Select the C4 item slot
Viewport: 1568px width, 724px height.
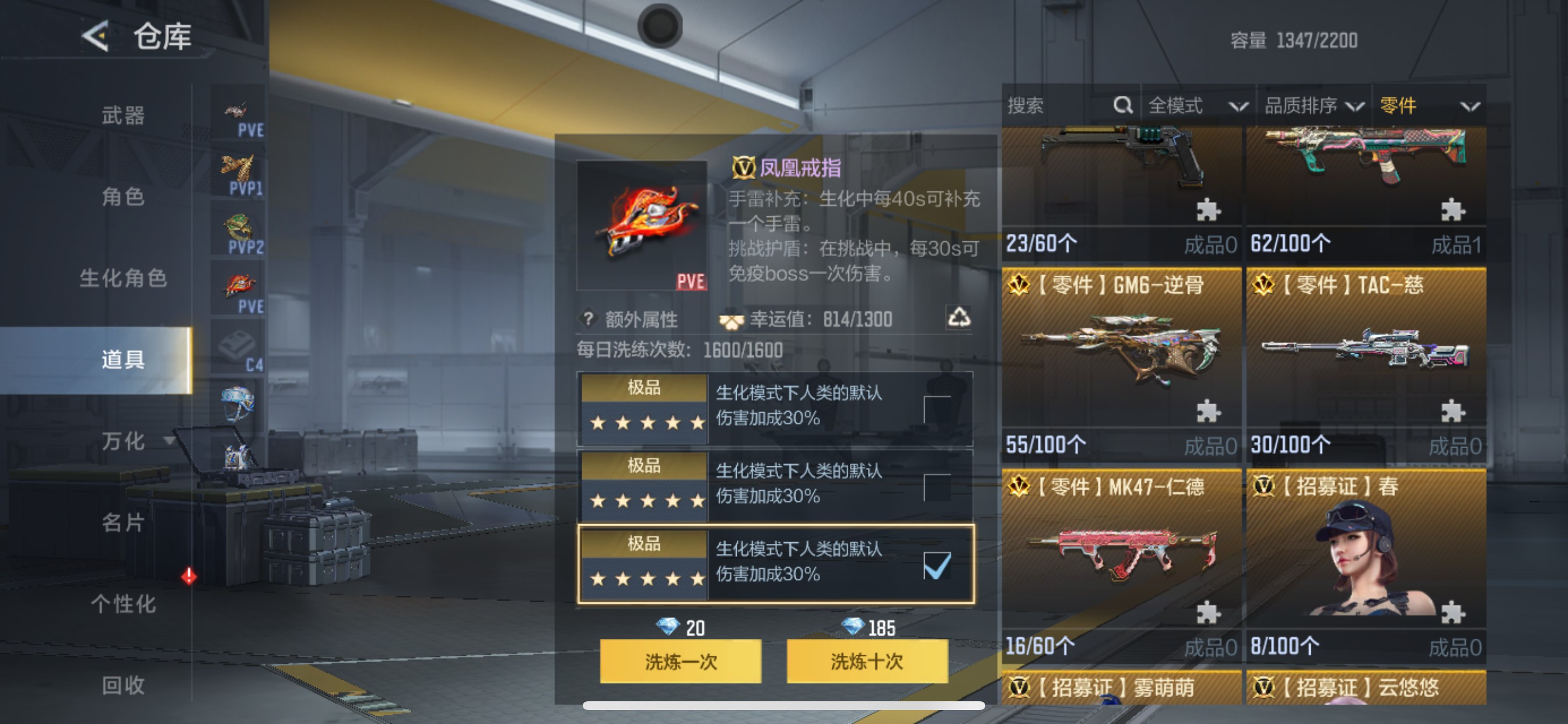(237, 345)
